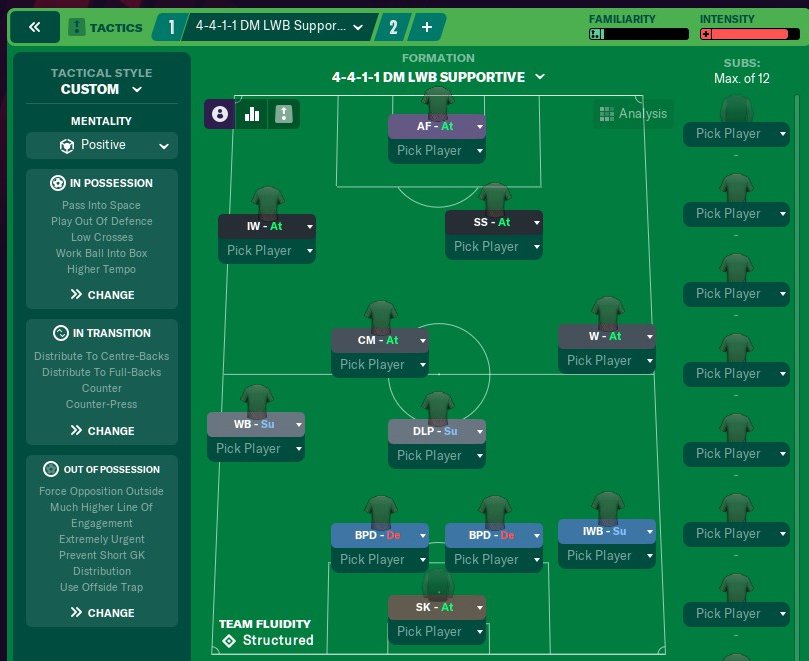Pick a player for the SK goalkeeper

point(436,631)
